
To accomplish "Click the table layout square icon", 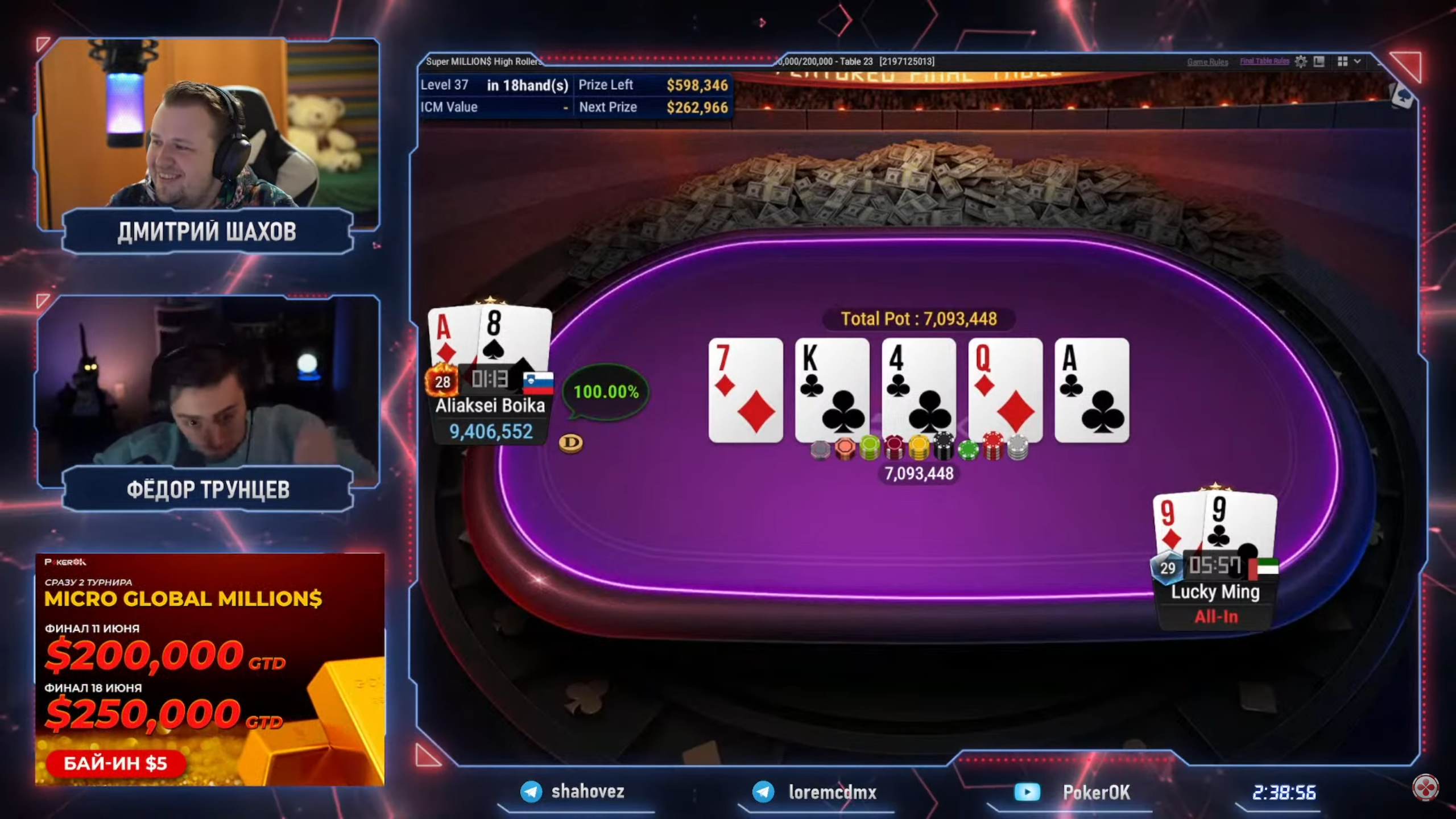I will point(1319,61).
